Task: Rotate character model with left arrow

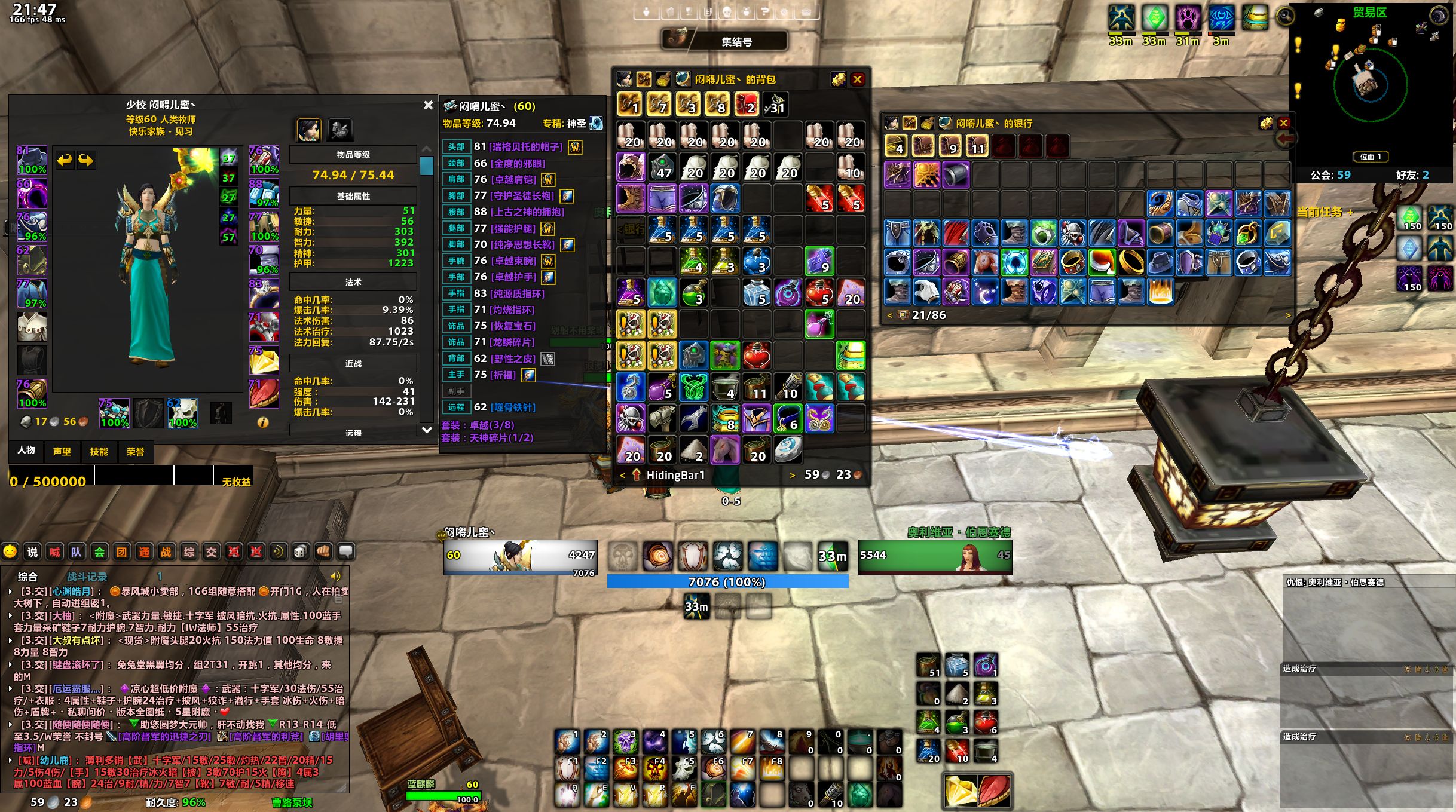Action: (x=65, y=160)
